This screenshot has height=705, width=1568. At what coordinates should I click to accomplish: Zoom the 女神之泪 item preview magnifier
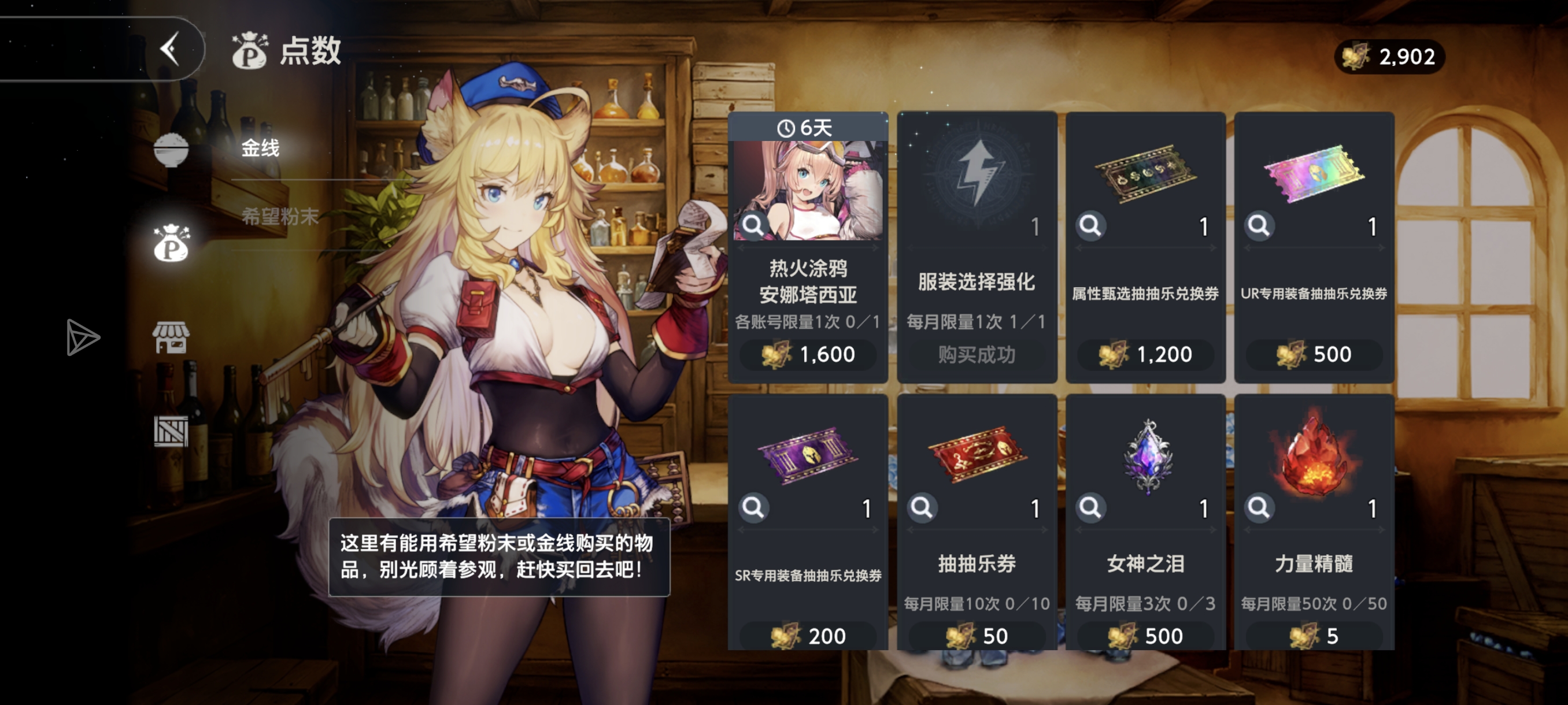[x=1092, y=509]
